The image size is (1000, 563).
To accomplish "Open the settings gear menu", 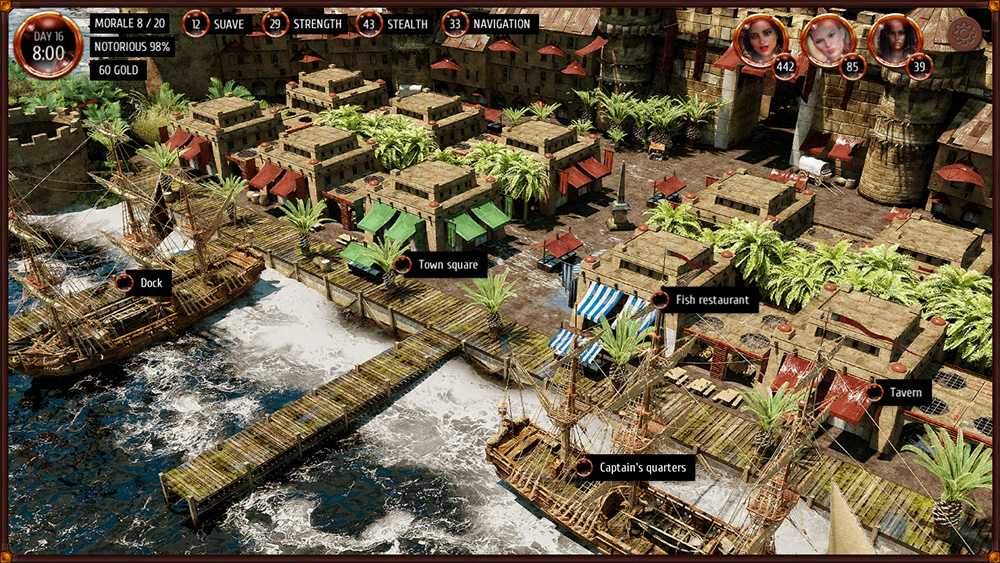I will click(x=965, y=35).
